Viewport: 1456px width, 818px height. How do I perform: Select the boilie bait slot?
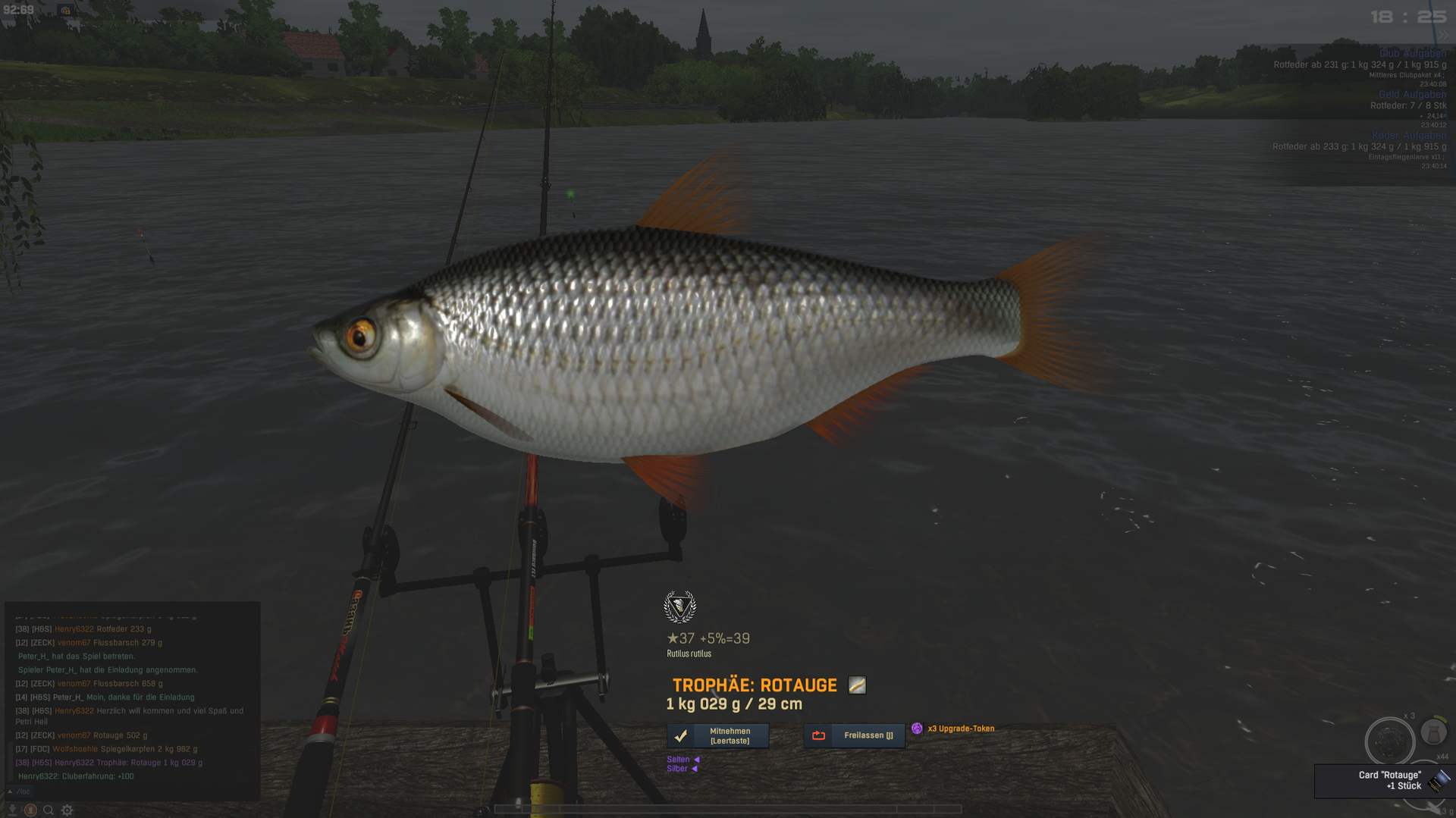click(x=1389, y=740)
